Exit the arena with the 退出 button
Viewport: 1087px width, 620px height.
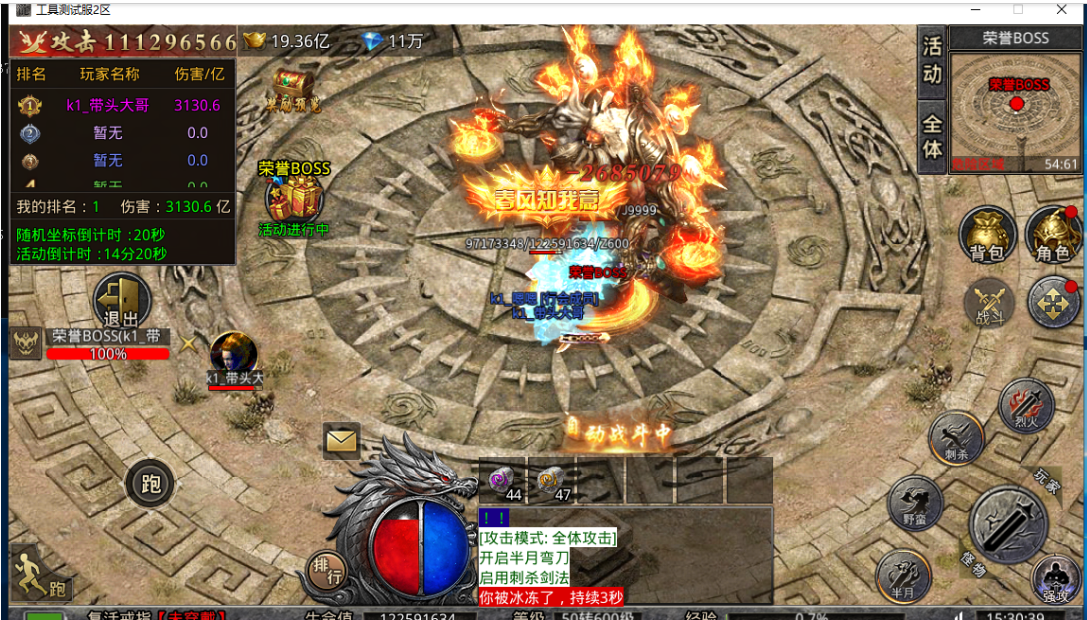click(122, 301)
